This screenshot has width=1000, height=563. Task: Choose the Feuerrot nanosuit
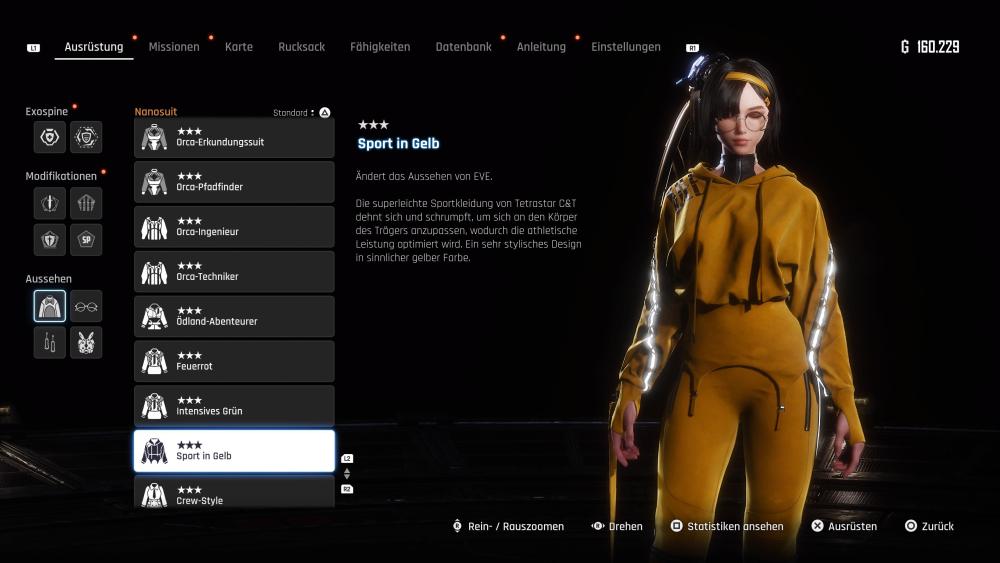234,361
